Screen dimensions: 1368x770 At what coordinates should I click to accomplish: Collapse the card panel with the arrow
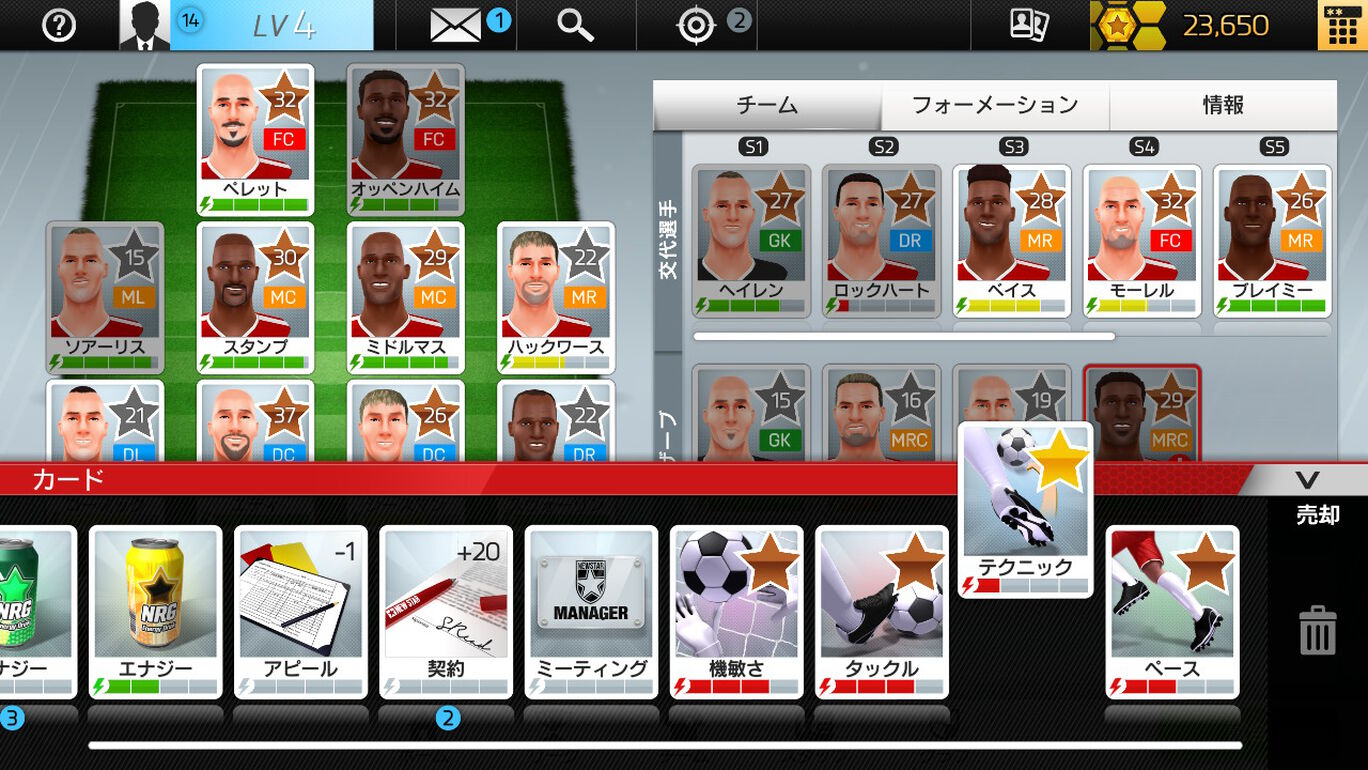click(1307, 480)
